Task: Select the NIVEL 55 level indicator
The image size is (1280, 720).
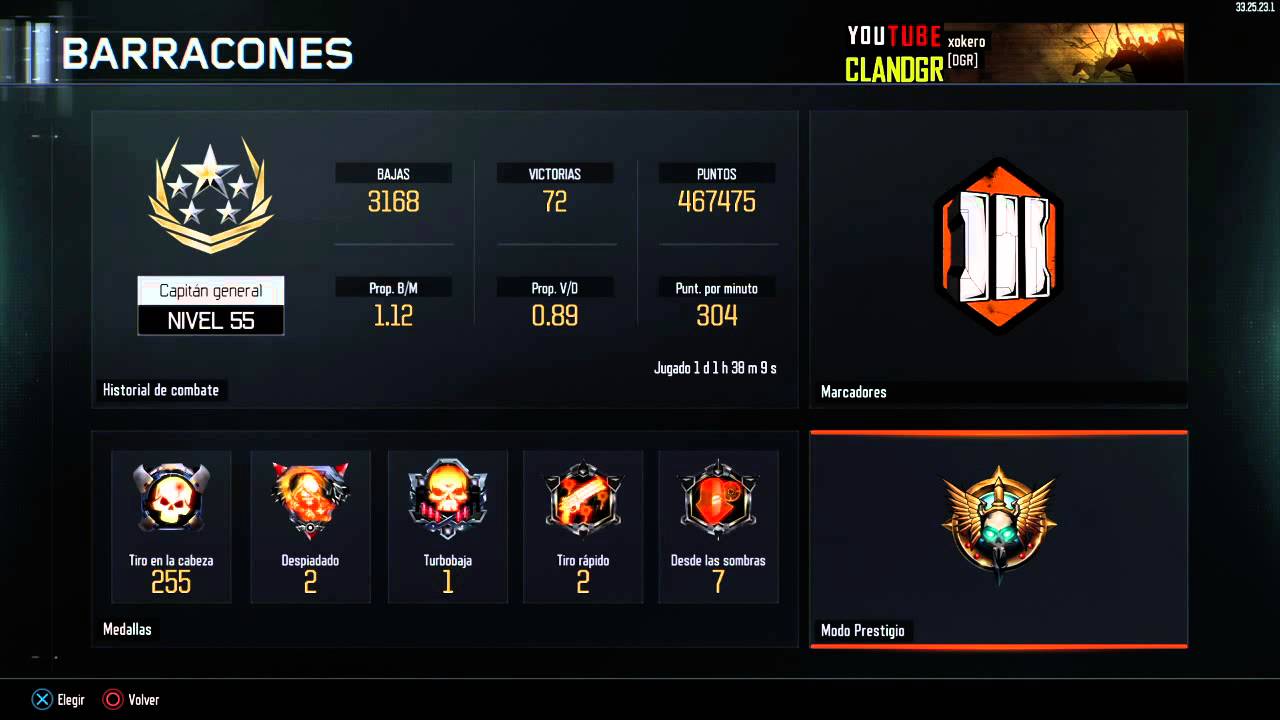Action: pos(210,320)
